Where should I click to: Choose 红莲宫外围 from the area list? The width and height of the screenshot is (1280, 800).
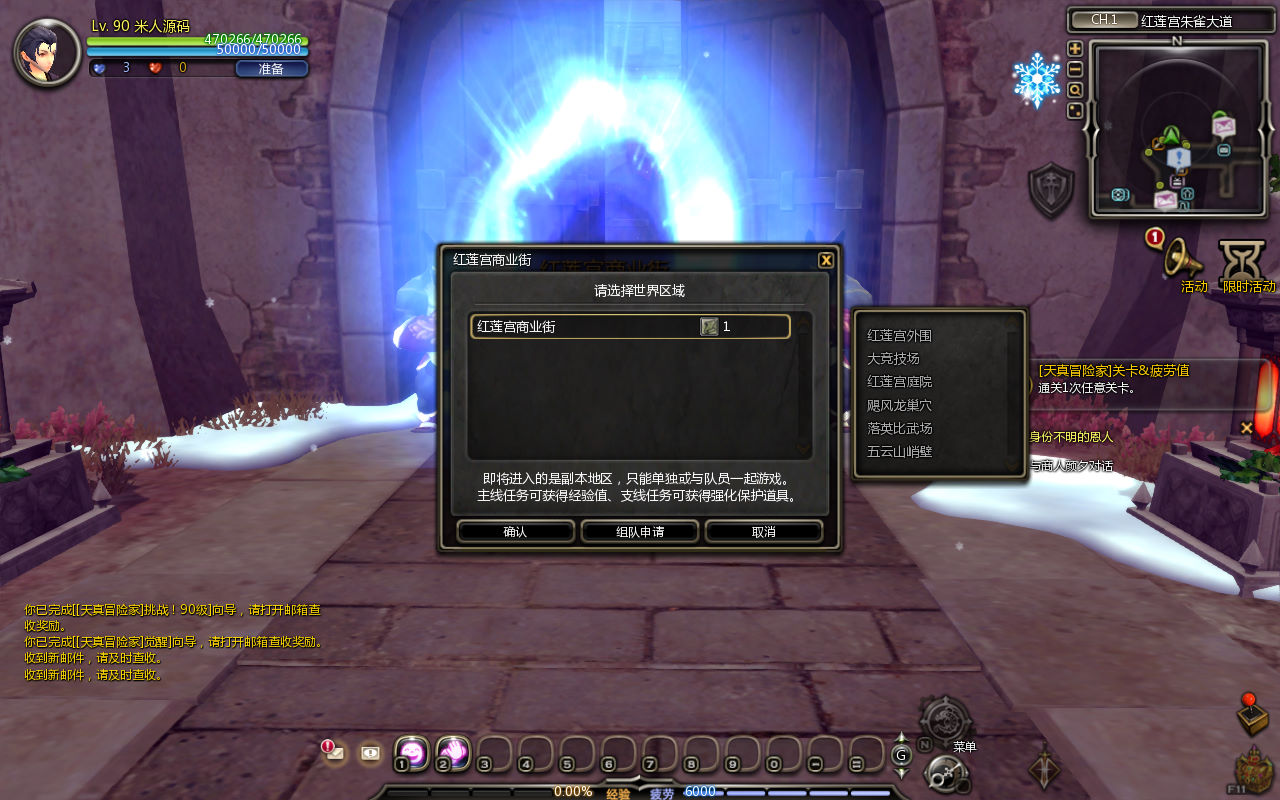(x=899, y=336)
